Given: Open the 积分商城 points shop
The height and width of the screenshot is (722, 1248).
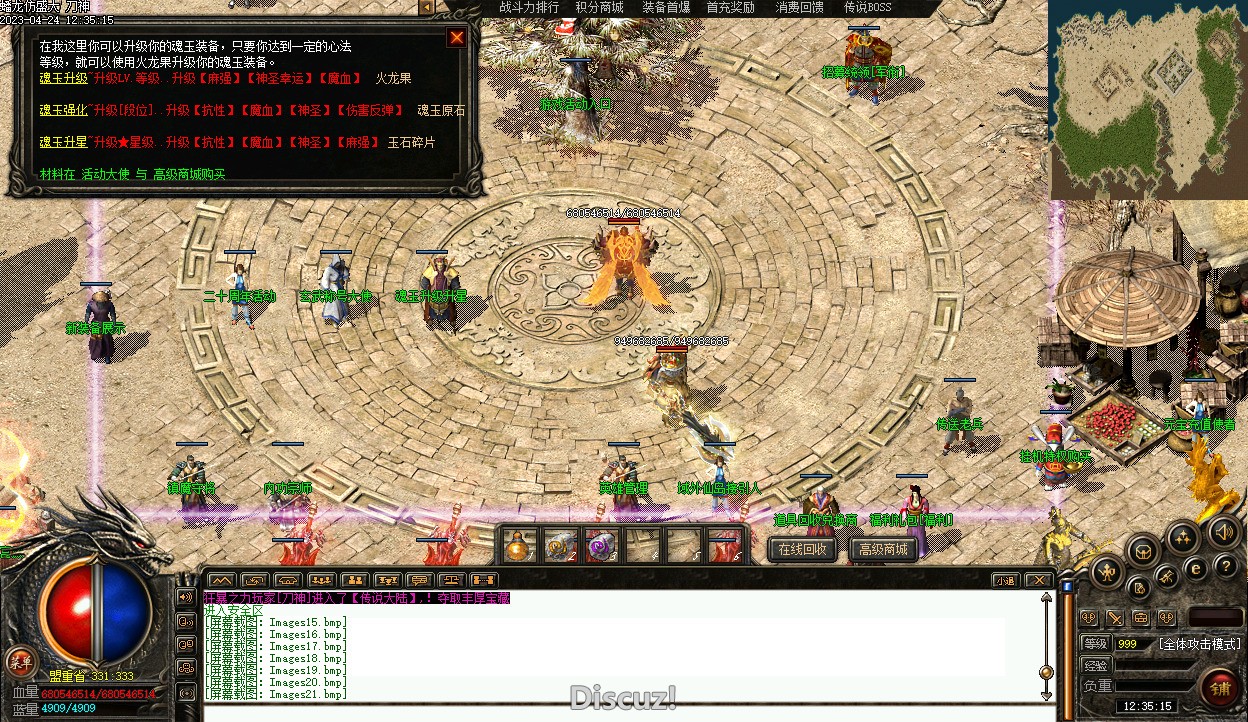Looking at the screenshot, I should (599, 8).
